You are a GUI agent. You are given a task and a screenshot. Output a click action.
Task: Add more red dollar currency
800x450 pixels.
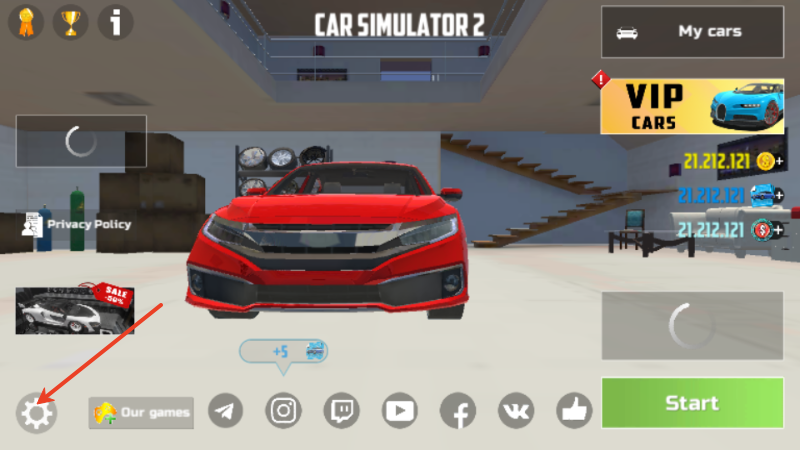(x=779, y=230)
